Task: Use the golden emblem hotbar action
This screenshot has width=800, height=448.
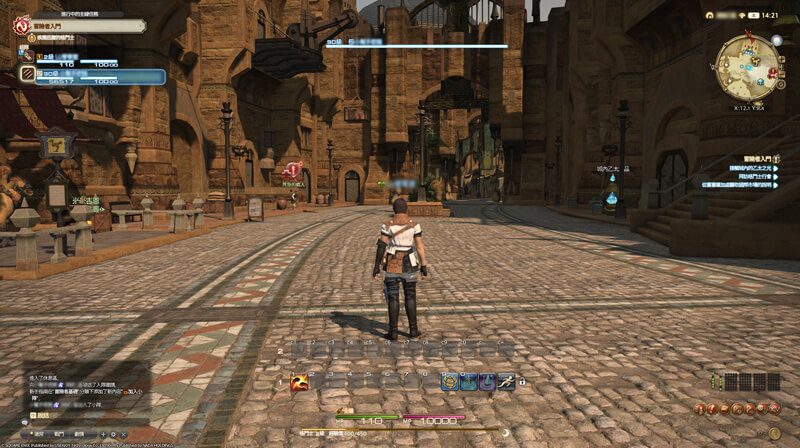Action: 450,381
